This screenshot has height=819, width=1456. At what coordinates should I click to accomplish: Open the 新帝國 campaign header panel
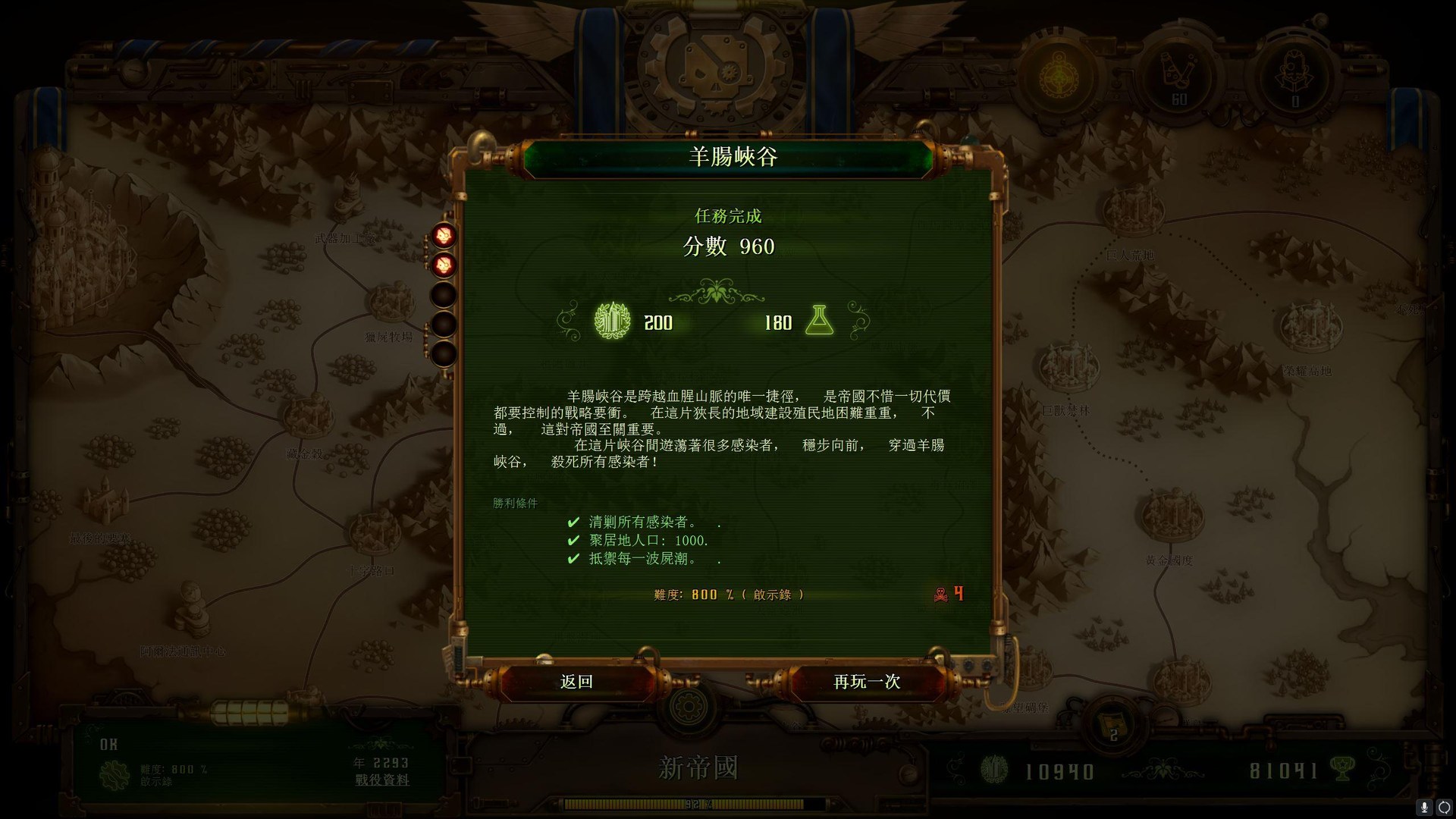click(698, 767)
